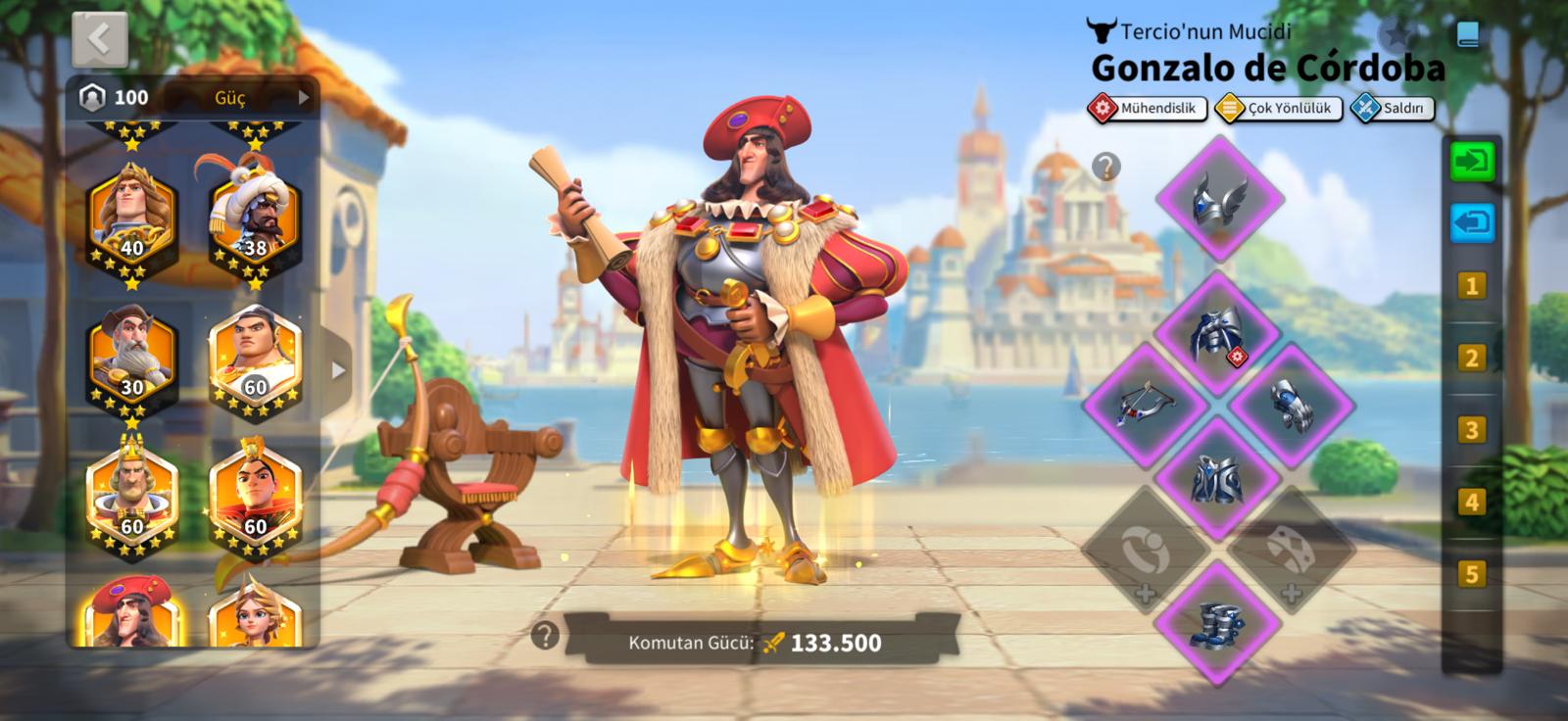Expand the commander list side arrow
This screenshot has height=721, width=1568.
click(338, 371)
